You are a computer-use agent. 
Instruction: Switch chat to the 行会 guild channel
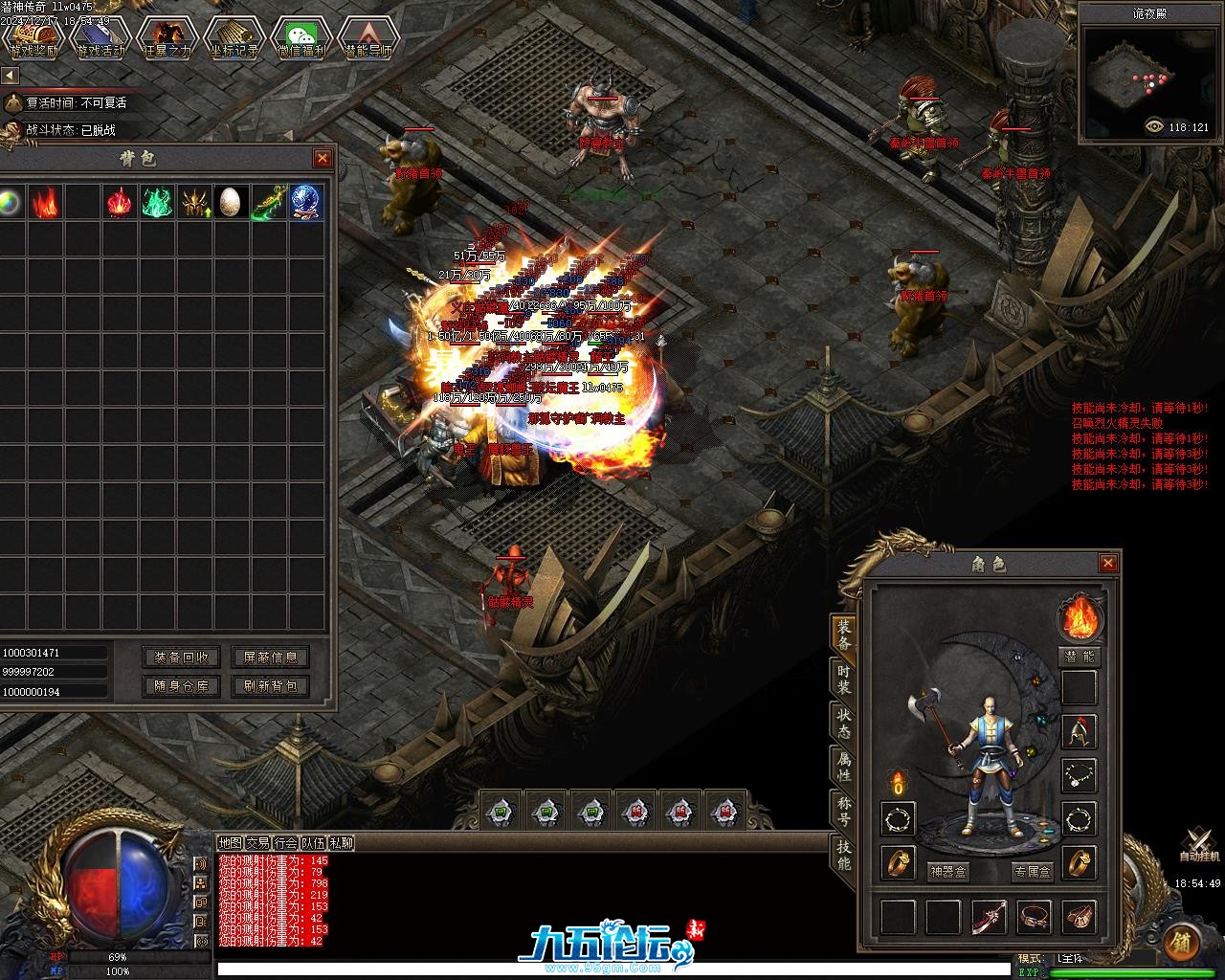click(x=285, y=843)
